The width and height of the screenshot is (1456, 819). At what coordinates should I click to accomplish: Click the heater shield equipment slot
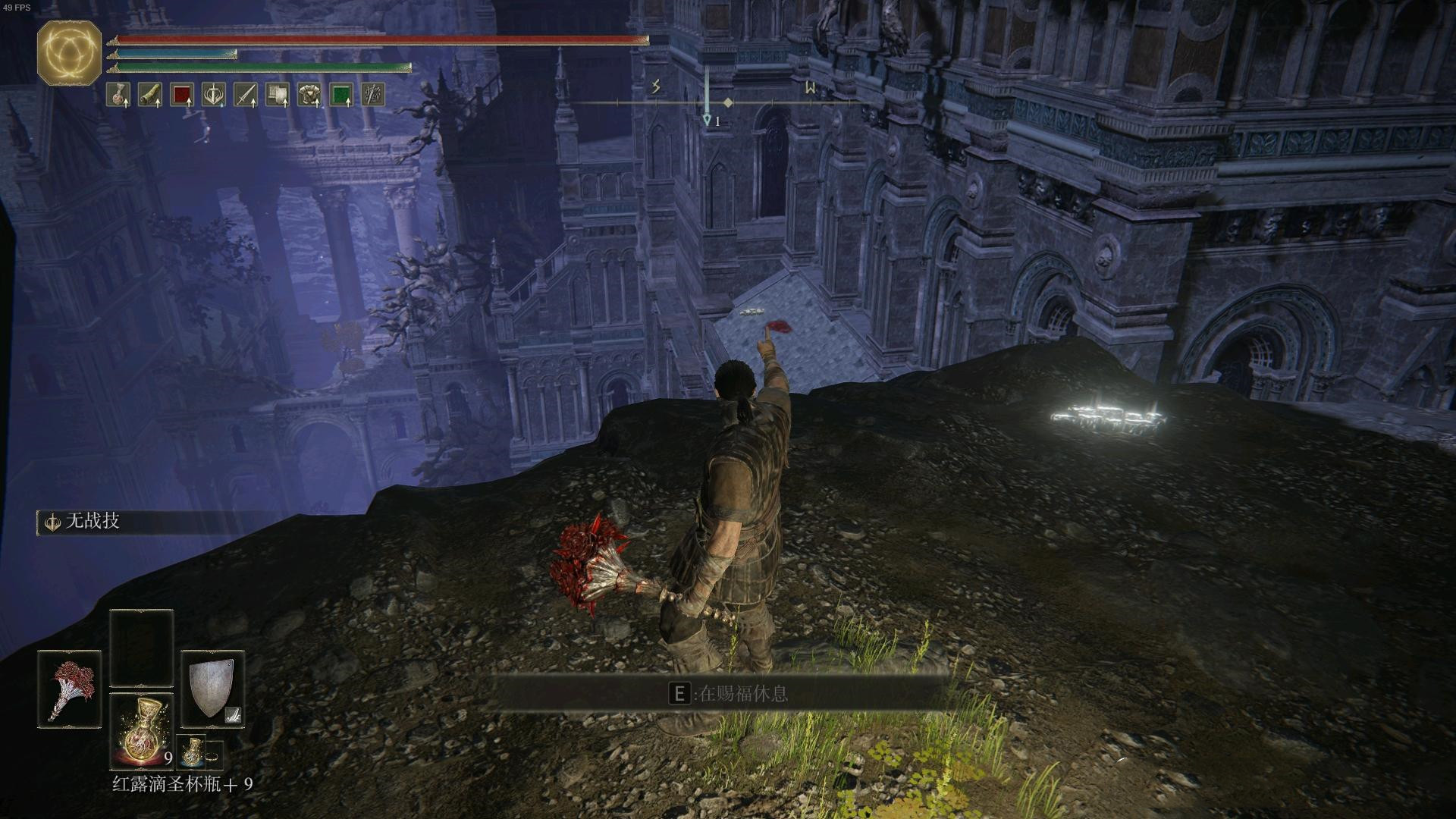(x=212, y=689)
